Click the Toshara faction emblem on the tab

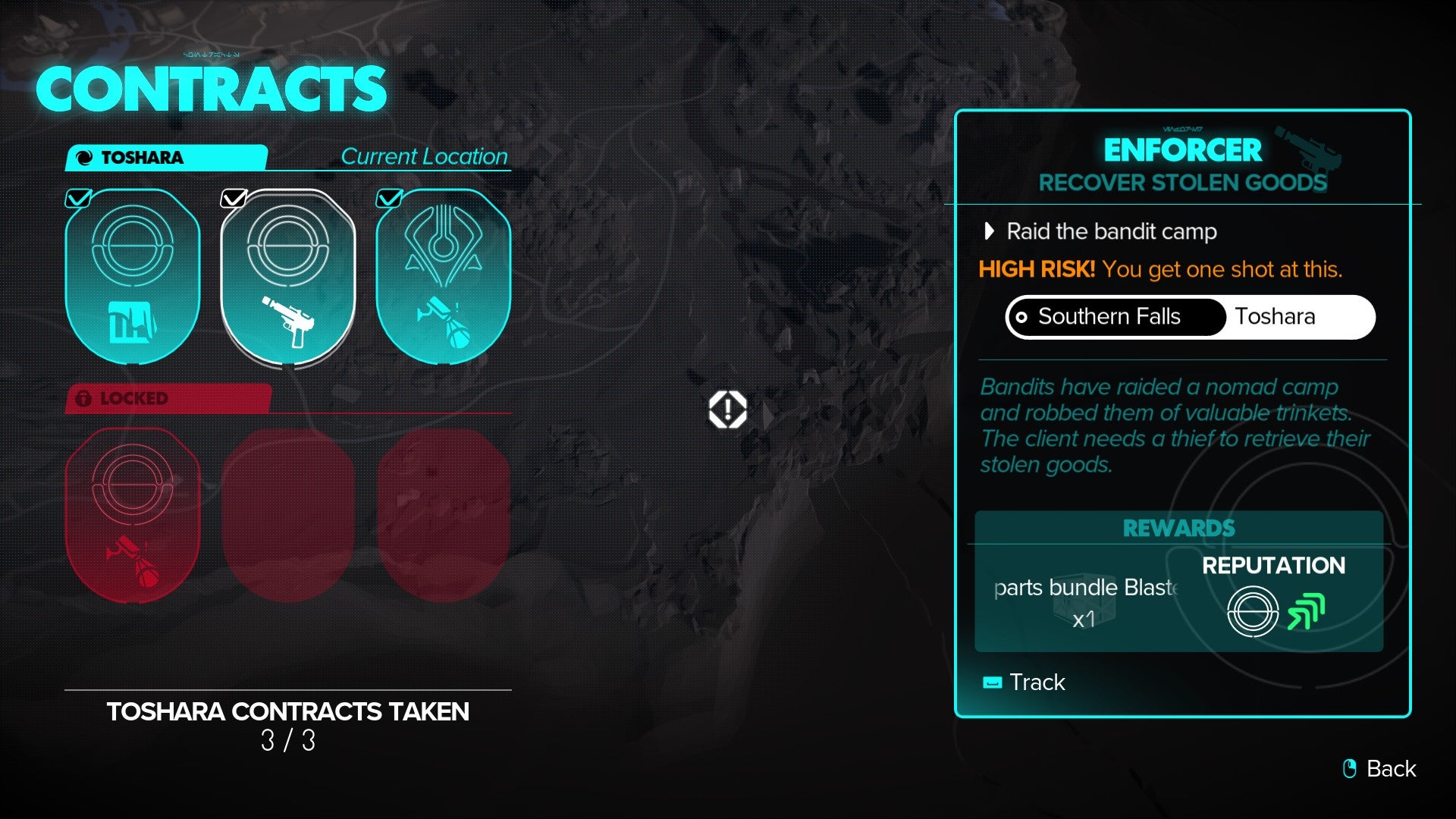86,157
